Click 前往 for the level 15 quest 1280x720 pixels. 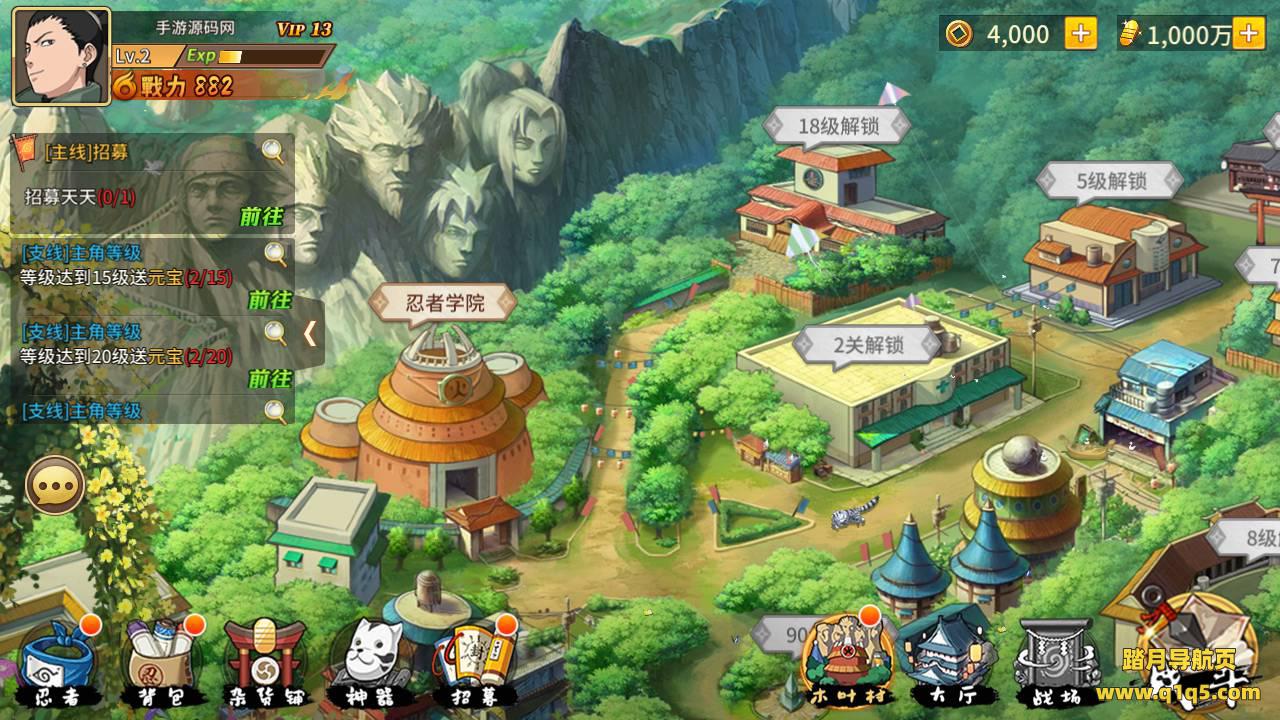coord(269,299)
